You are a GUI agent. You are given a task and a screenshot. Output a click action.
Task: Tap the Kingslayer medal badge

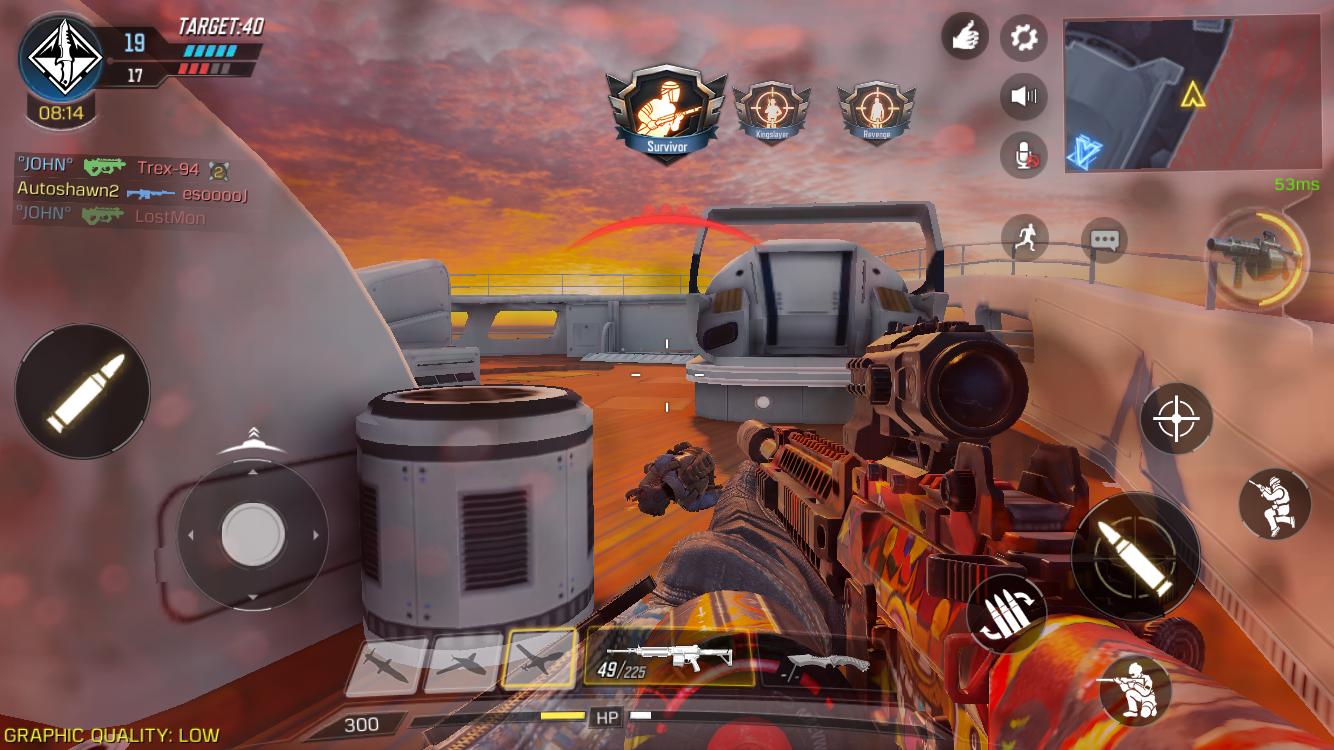coord(771,113)
